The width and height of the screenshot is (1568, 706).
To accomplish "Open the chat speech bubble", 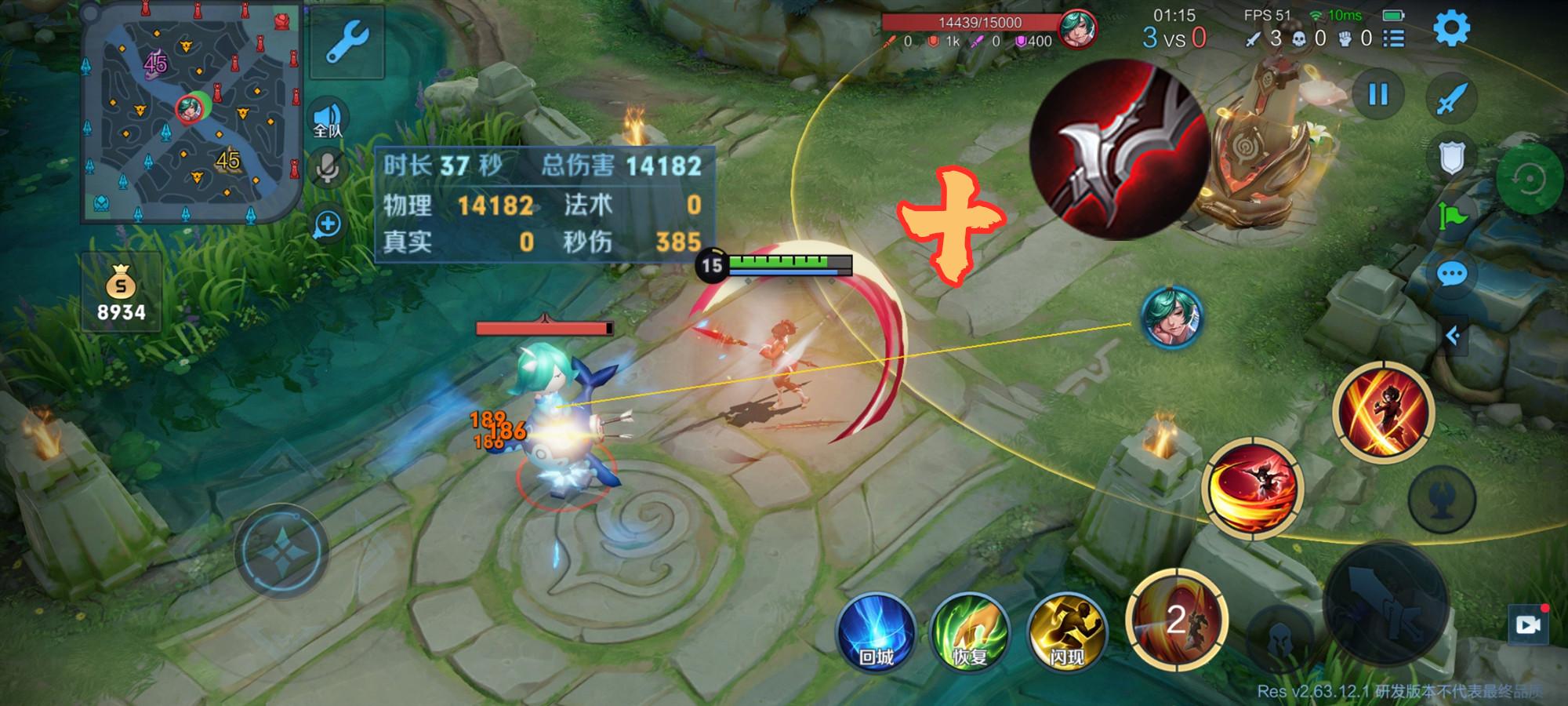I will [x=1451, y=274].
